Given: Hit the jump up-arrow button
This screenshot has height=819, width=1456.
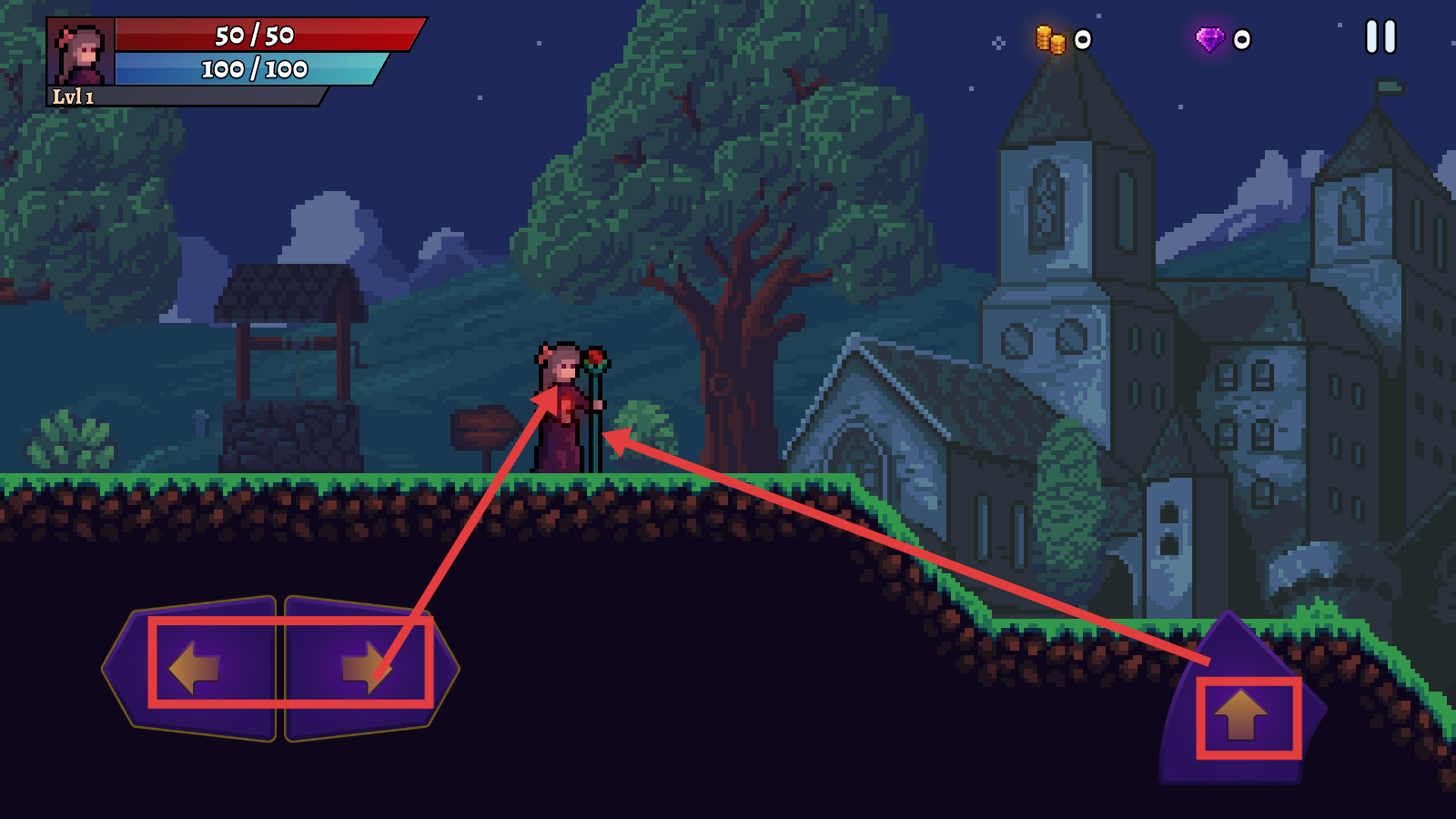Looking at the screenshot, I should (1241, 714).
